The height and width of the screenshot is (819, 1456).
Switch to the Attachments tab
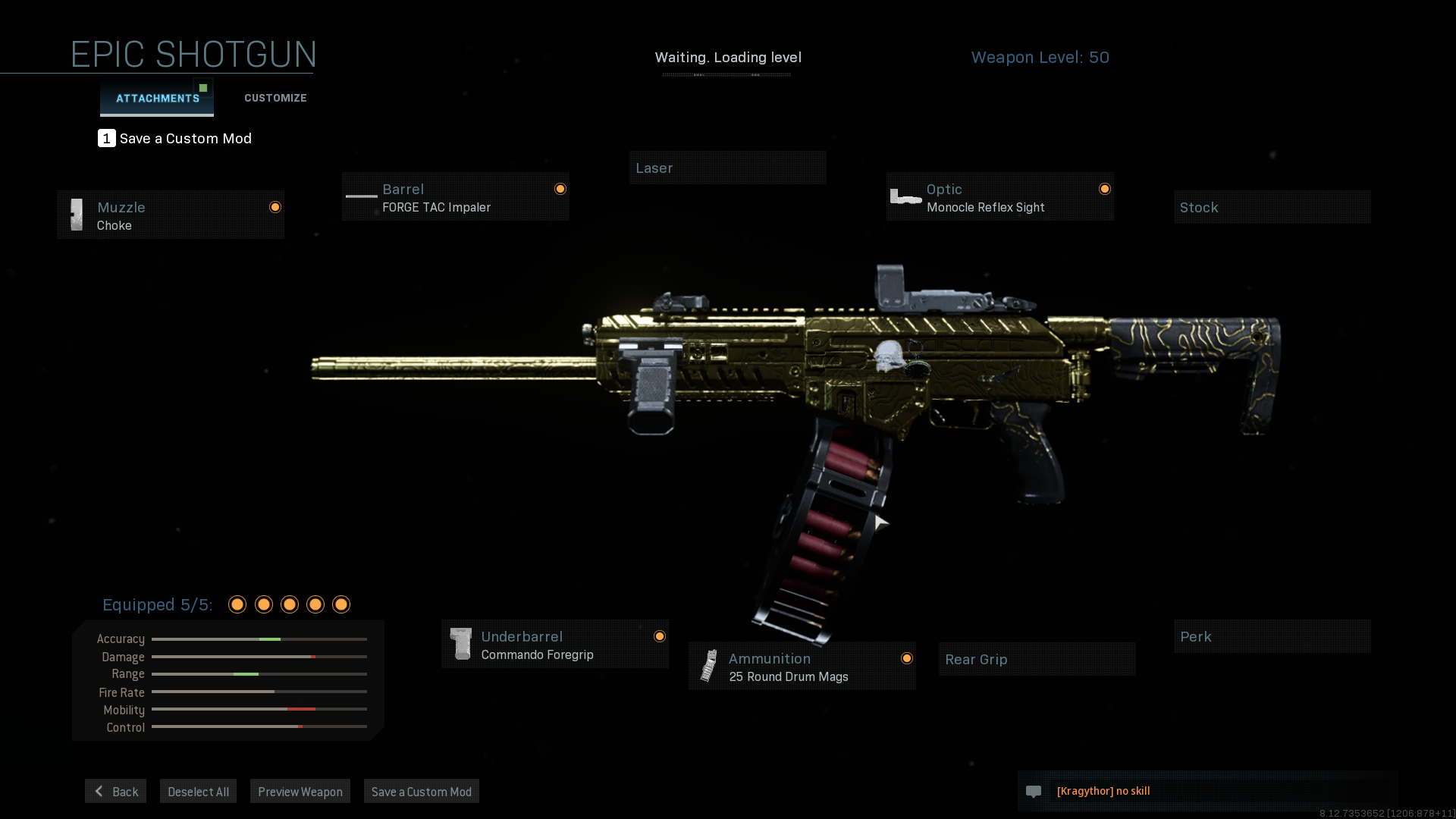(157, 99)
